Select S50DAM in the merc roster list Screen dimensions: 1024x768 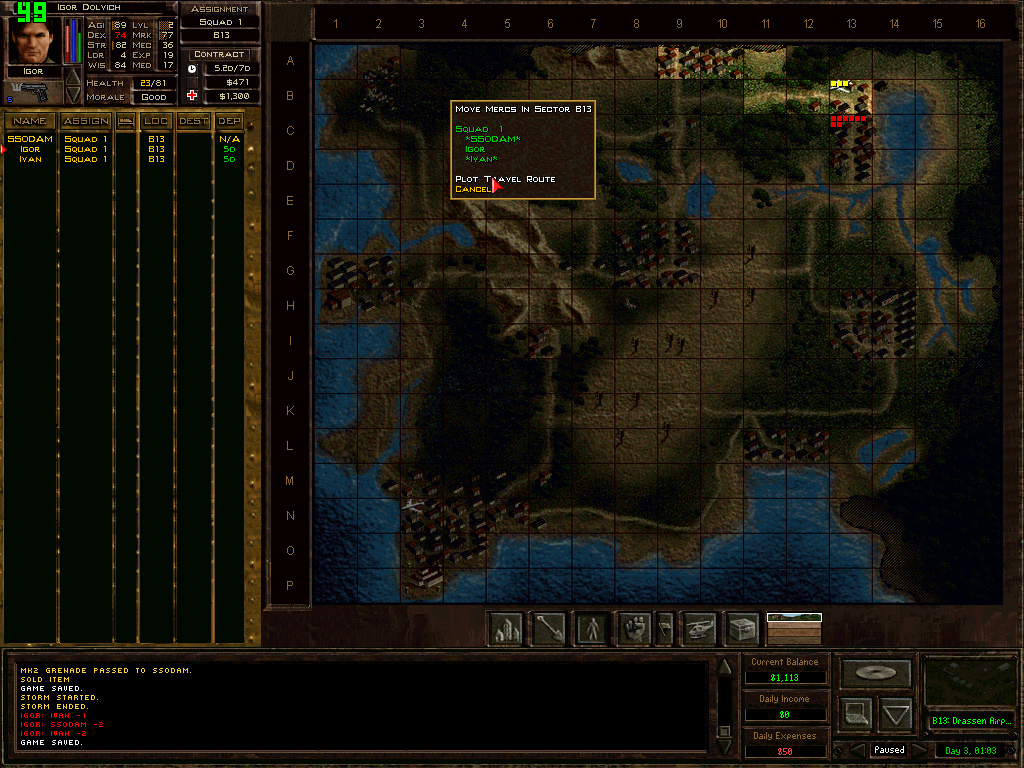29,139
